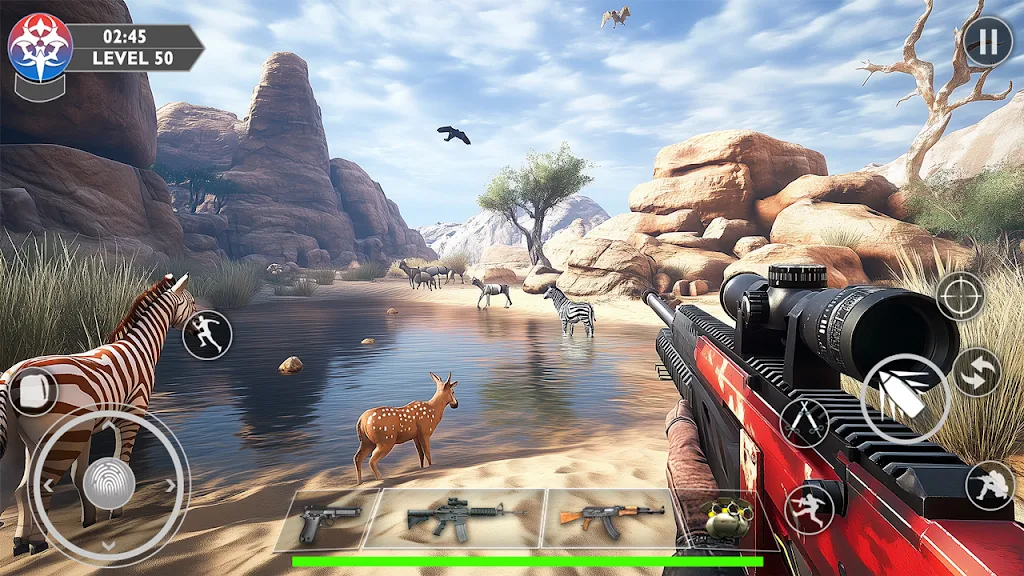Toggle scope aim with the crosshair icon

tap(960, 296)
